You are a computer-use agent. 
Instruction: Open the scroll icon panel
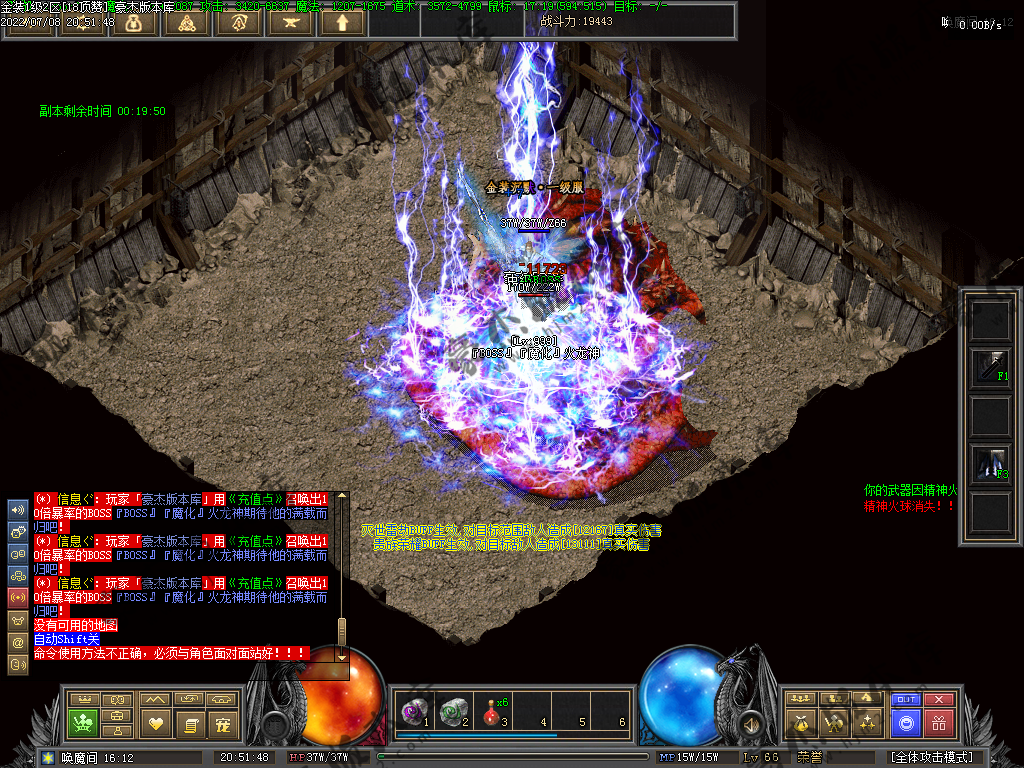[189, 722]
